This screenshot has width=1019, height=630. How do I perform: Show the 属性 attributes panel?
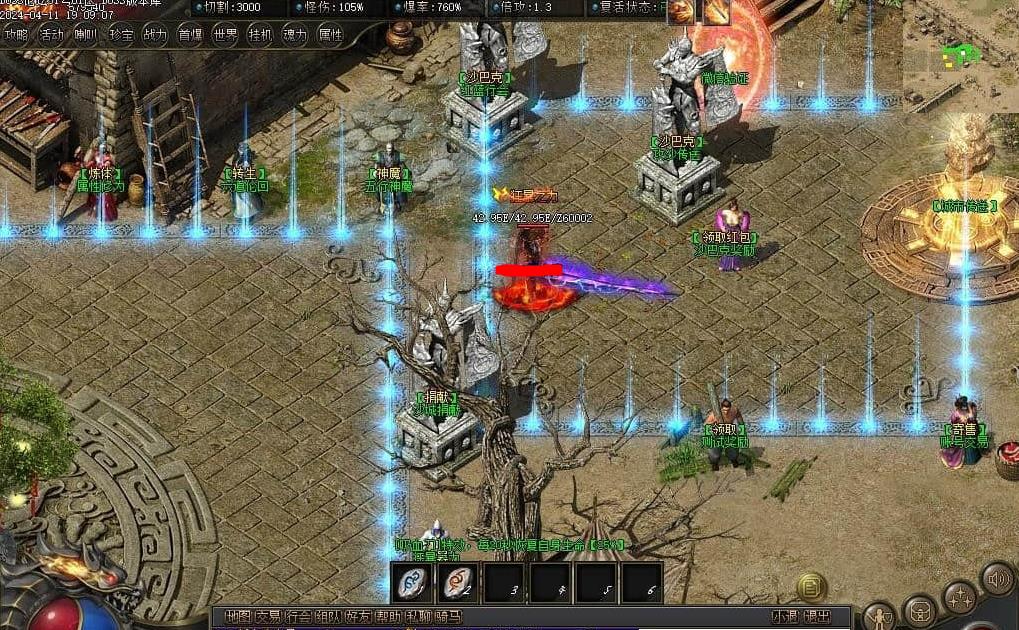(x=330, y=35)
